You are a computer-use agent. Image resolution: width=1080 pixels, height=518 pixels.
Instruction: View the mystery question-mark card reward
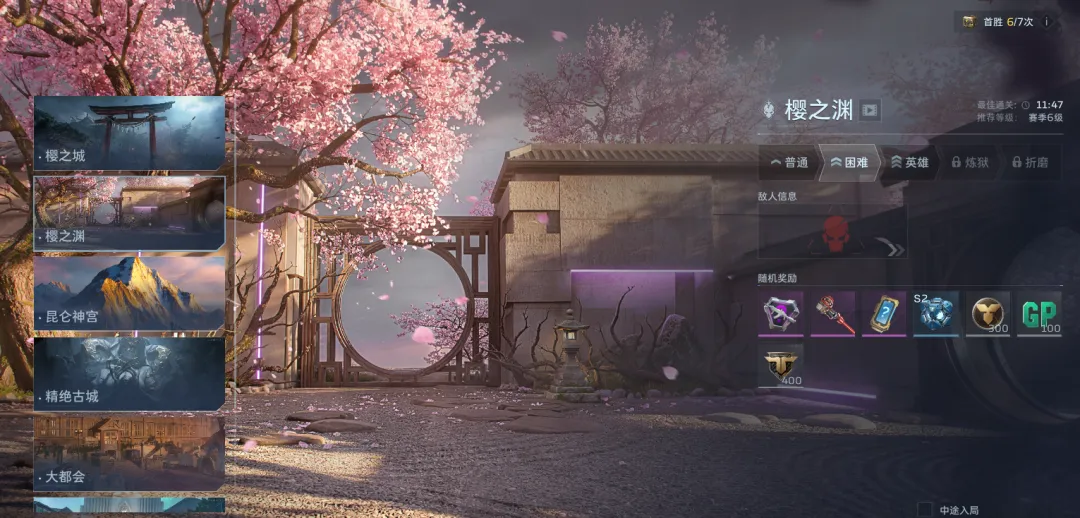[884, 314]
